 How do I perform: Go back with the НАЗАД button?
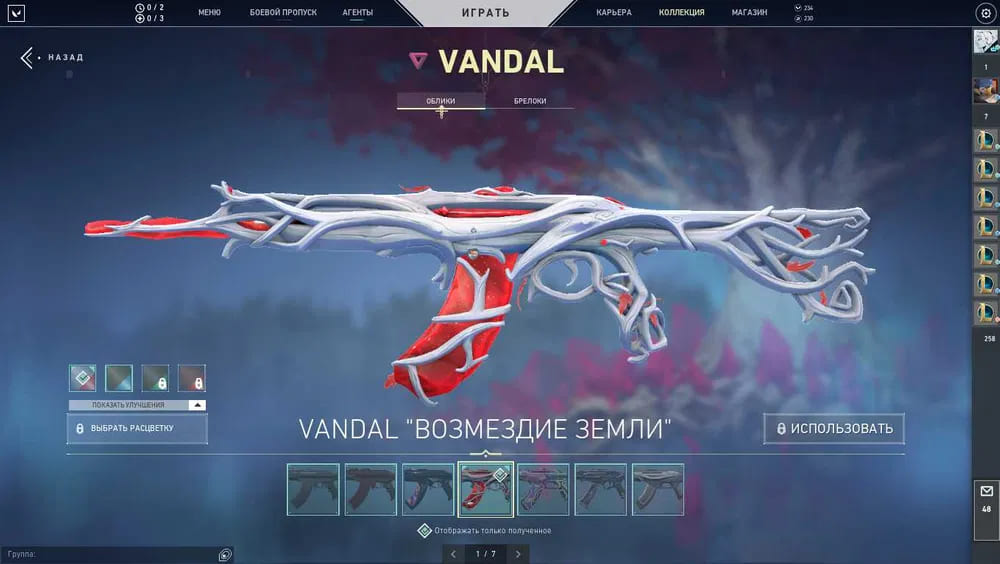pyautogui.click(x=52, y=57)
